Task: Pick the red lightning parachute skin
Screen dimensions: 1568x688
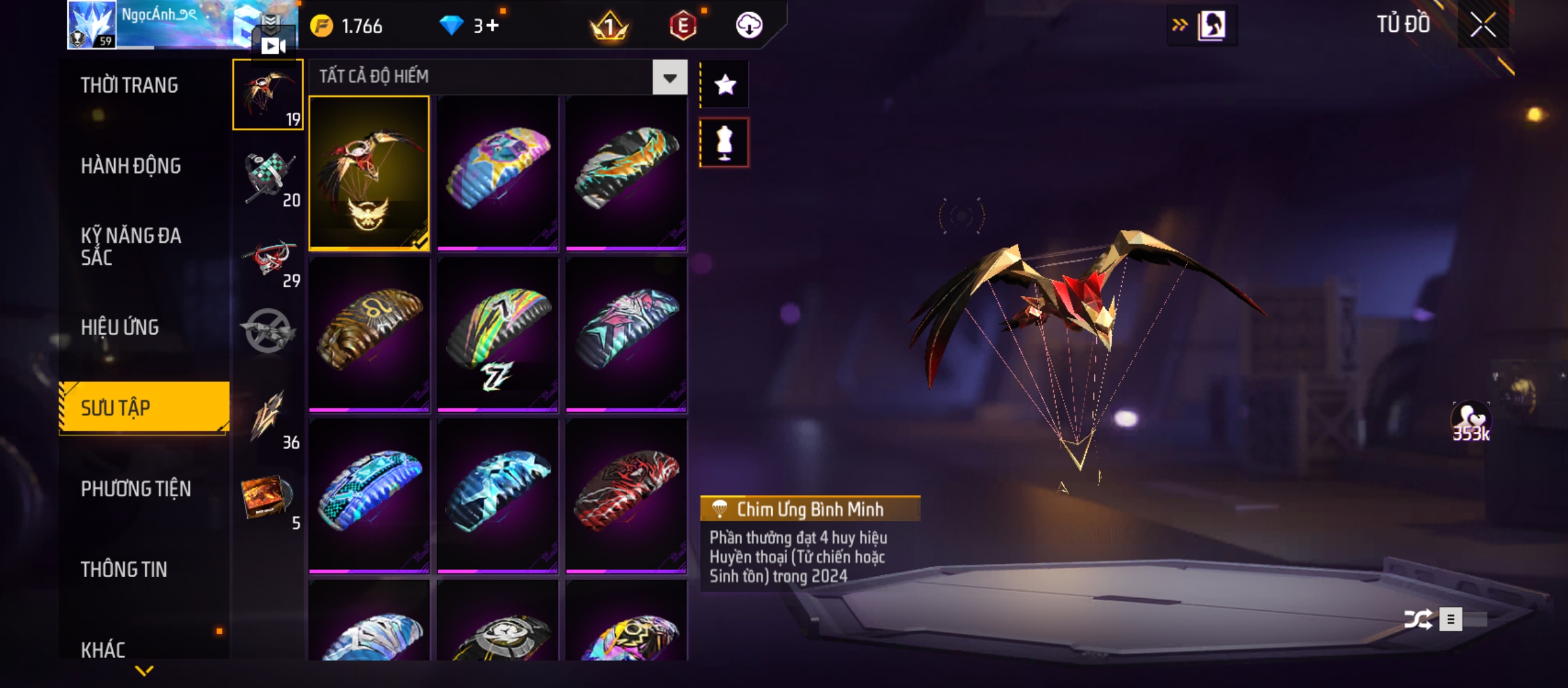Action: tap(626, 495)
